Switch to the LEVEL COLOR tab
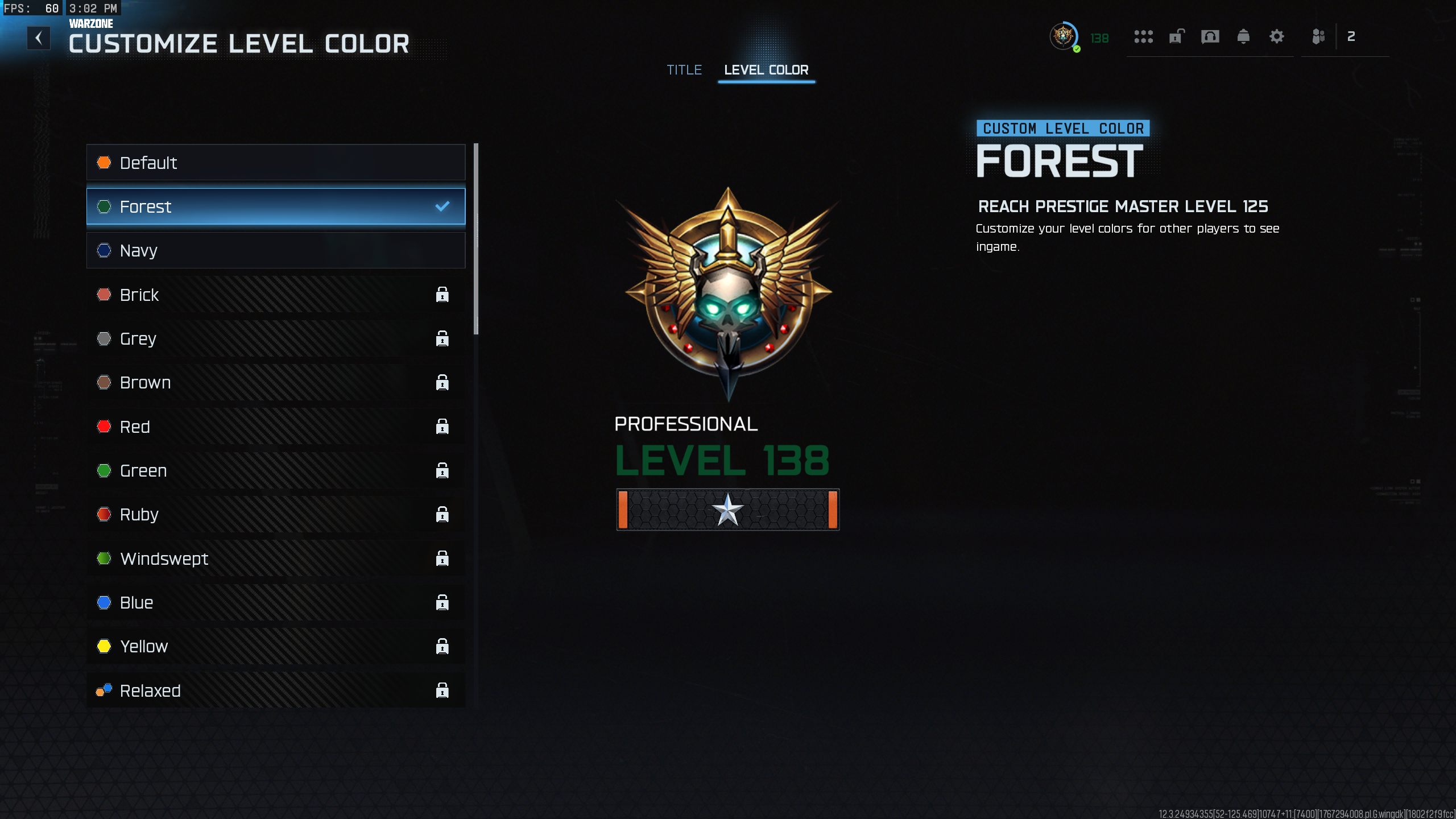This screenshot has width=1456, height=819. point(766,69)
